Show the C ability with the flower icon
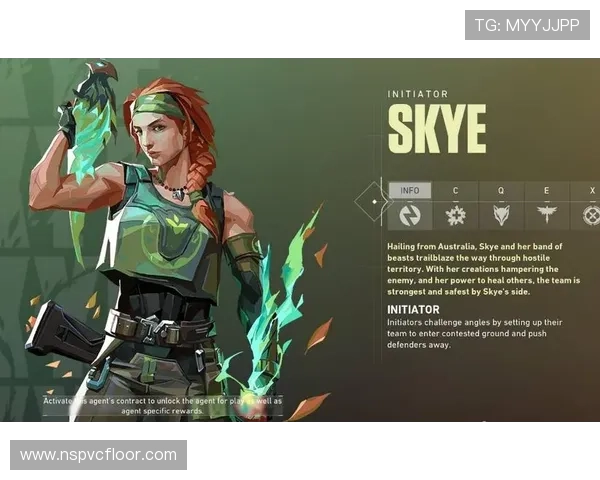Image resolution: width=600 pixels, height=480 pixels. point(455,214)
